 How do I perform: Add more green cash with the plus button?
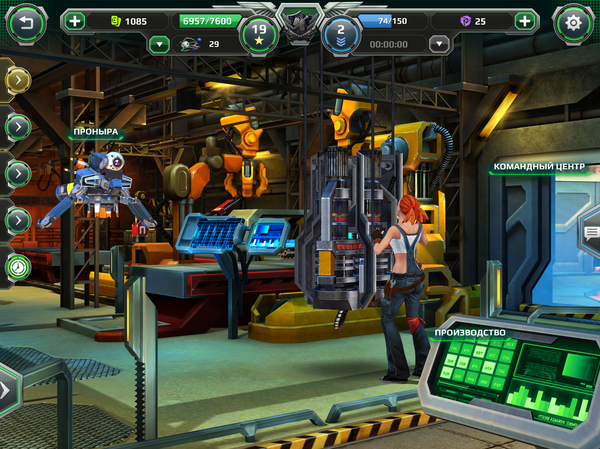[x=76, y=20]
